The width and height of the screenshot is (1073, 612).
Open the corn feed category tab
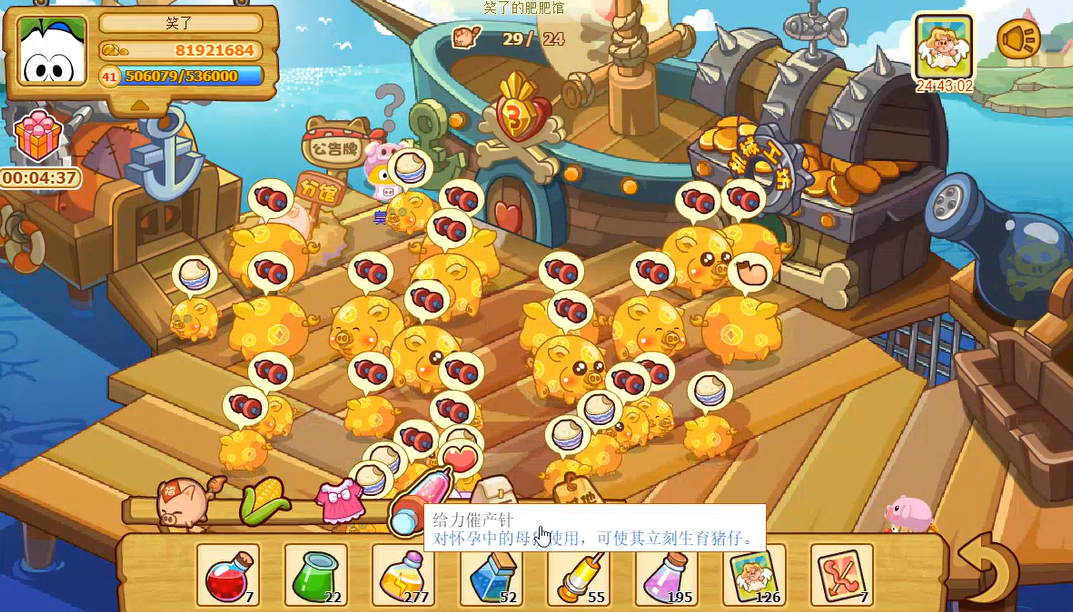pyautogui.click(x=264, y=500)
